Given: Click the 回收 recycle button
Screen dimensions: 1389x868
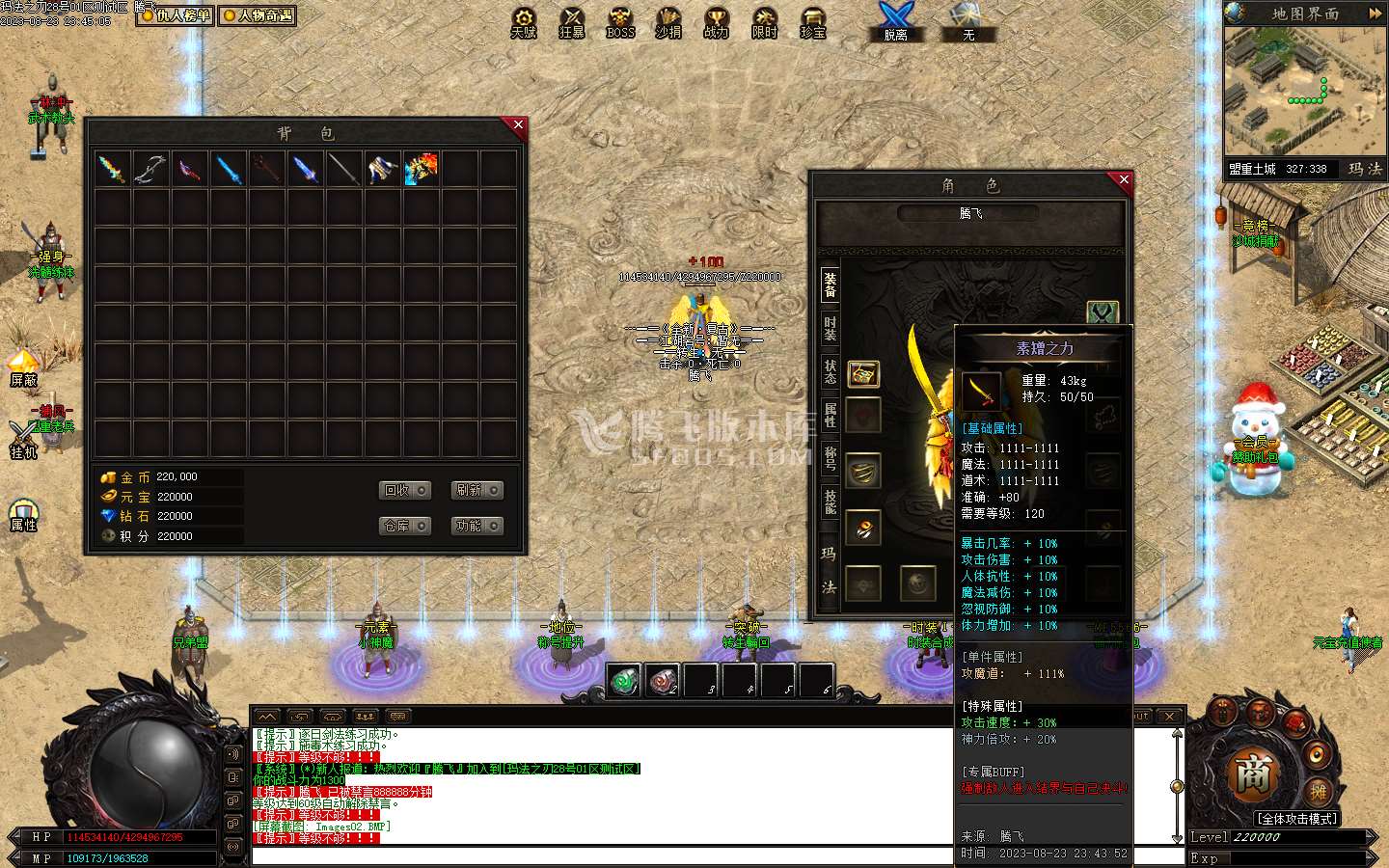Looking at the screenshot, I should click(x=404, y=491).
